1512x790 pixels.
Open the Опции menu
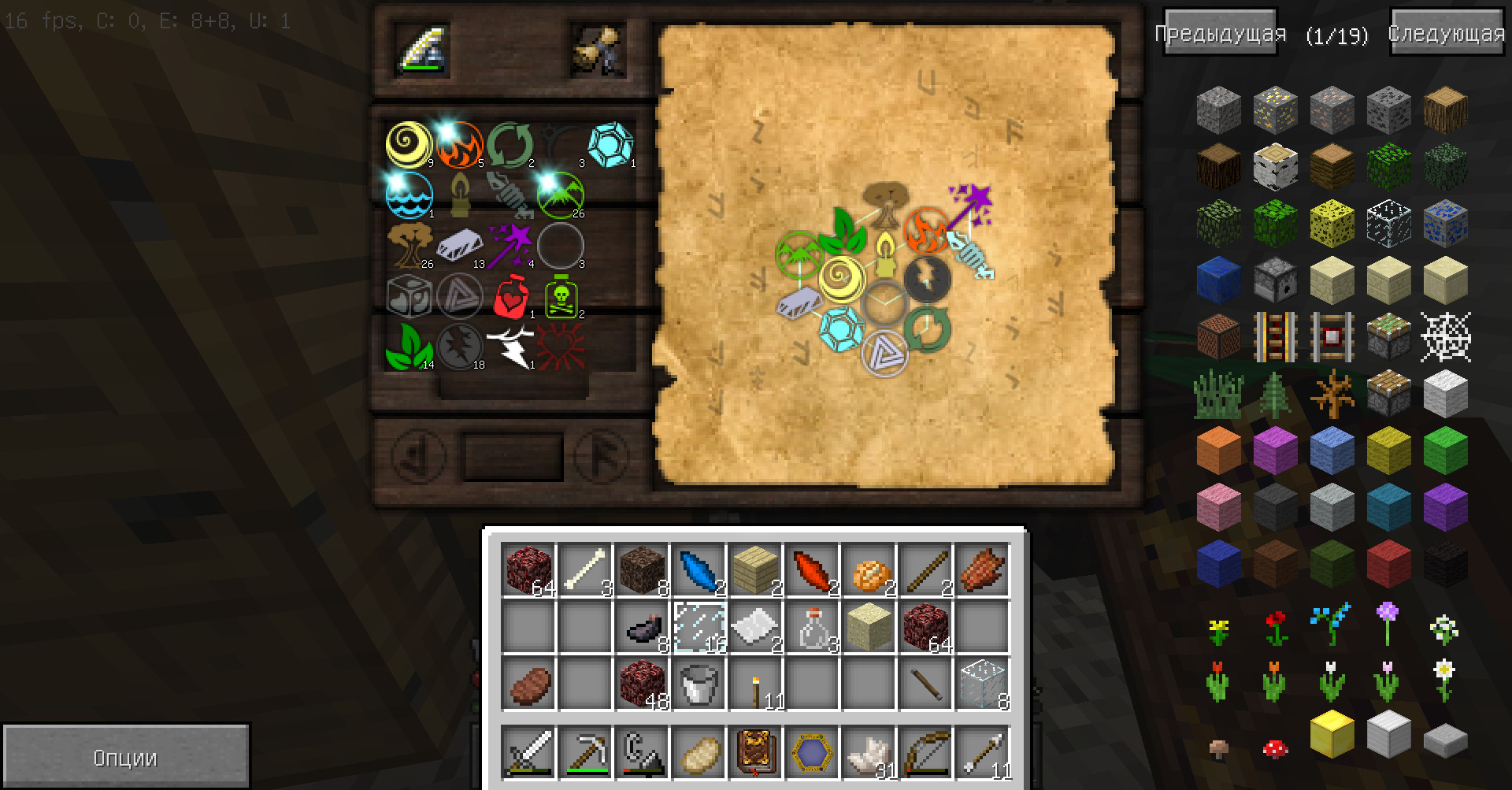[126, 757]
